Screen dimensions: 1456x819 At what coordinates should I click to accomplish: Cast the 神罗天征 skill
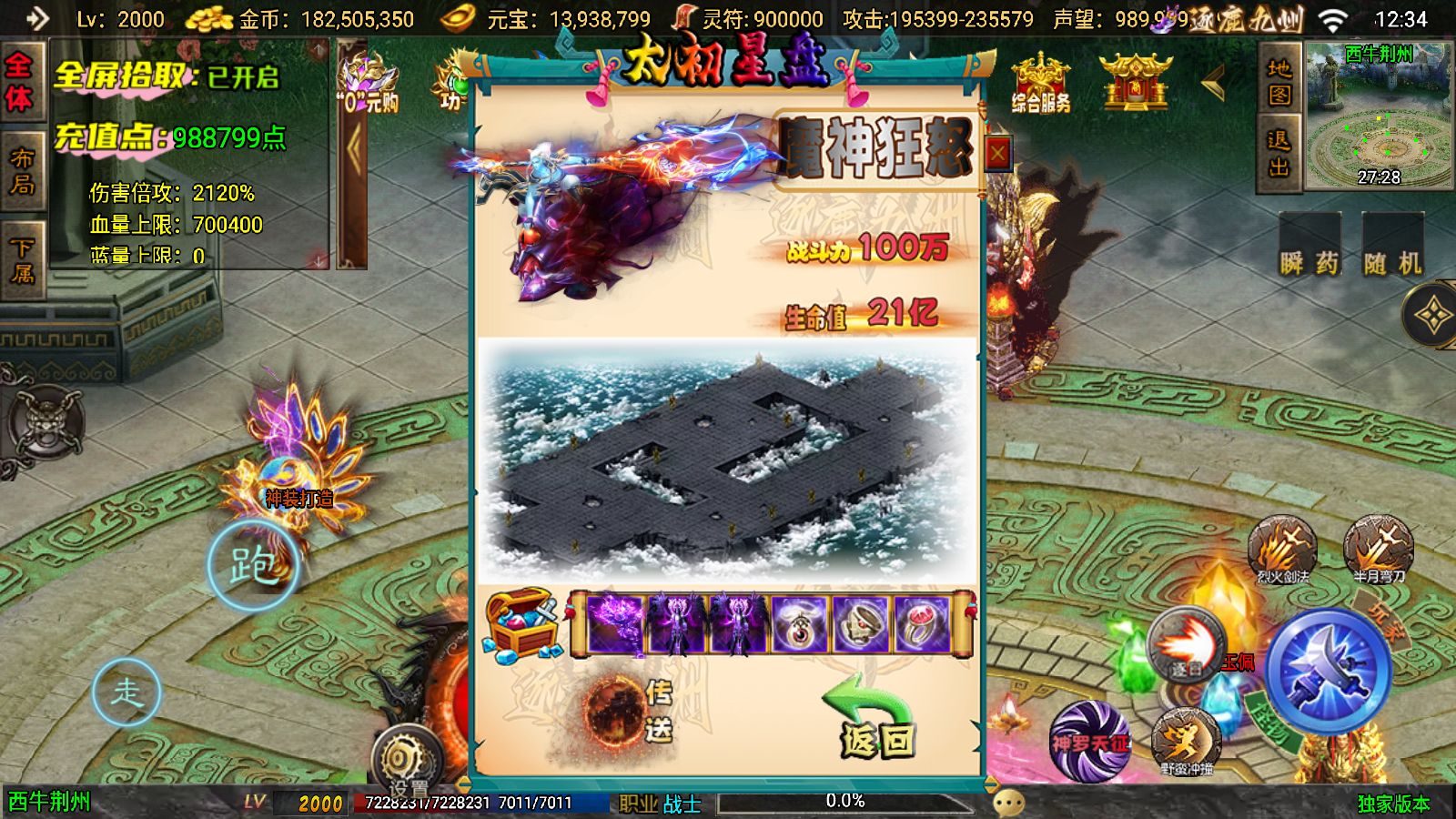coord(1089,742)
